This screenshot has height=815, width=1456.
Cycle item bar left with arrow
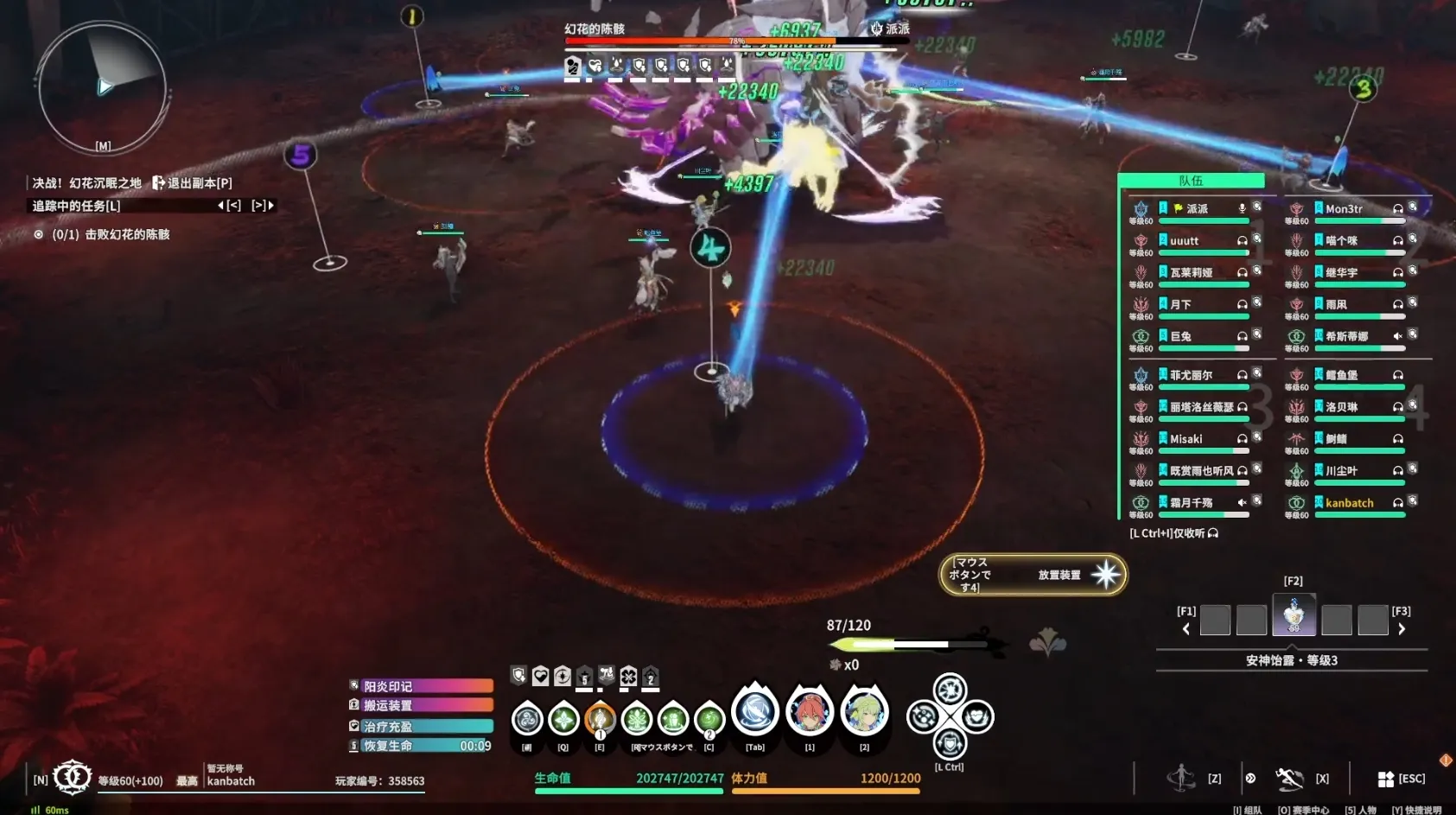1186,629
